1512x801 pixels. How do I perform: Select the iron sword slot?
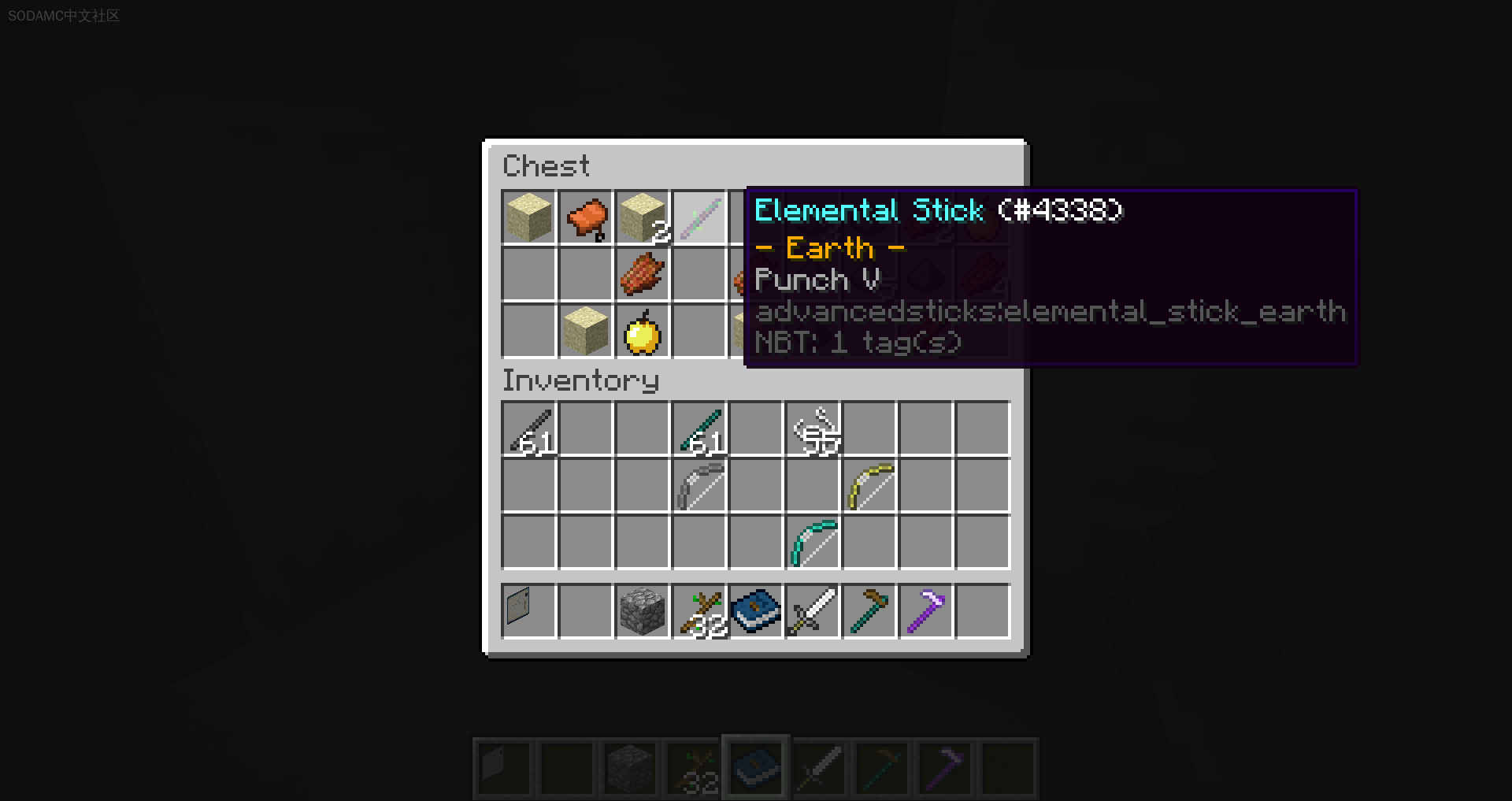click(x=813, y=611)
